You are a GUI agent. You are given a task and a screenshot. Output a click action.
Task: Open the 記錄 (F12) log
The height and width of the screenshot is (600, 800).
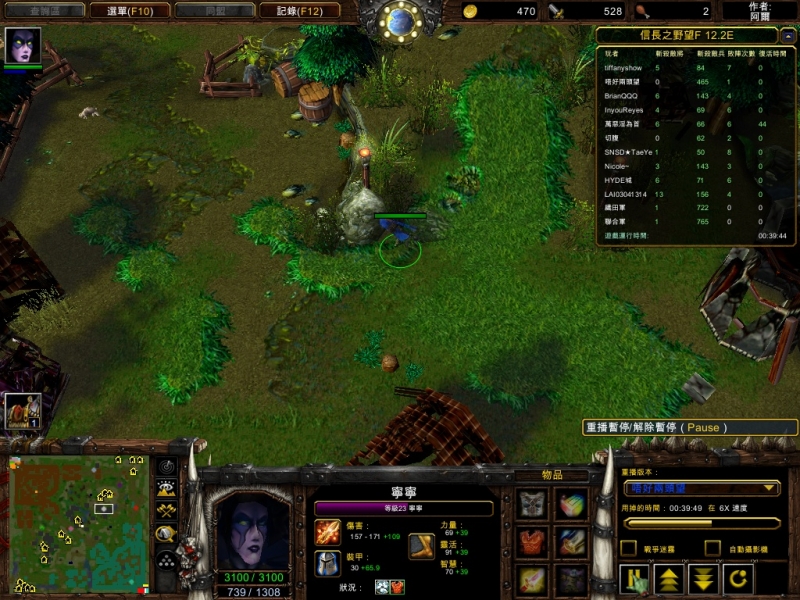pyautogui.click(x=292, y=11)
